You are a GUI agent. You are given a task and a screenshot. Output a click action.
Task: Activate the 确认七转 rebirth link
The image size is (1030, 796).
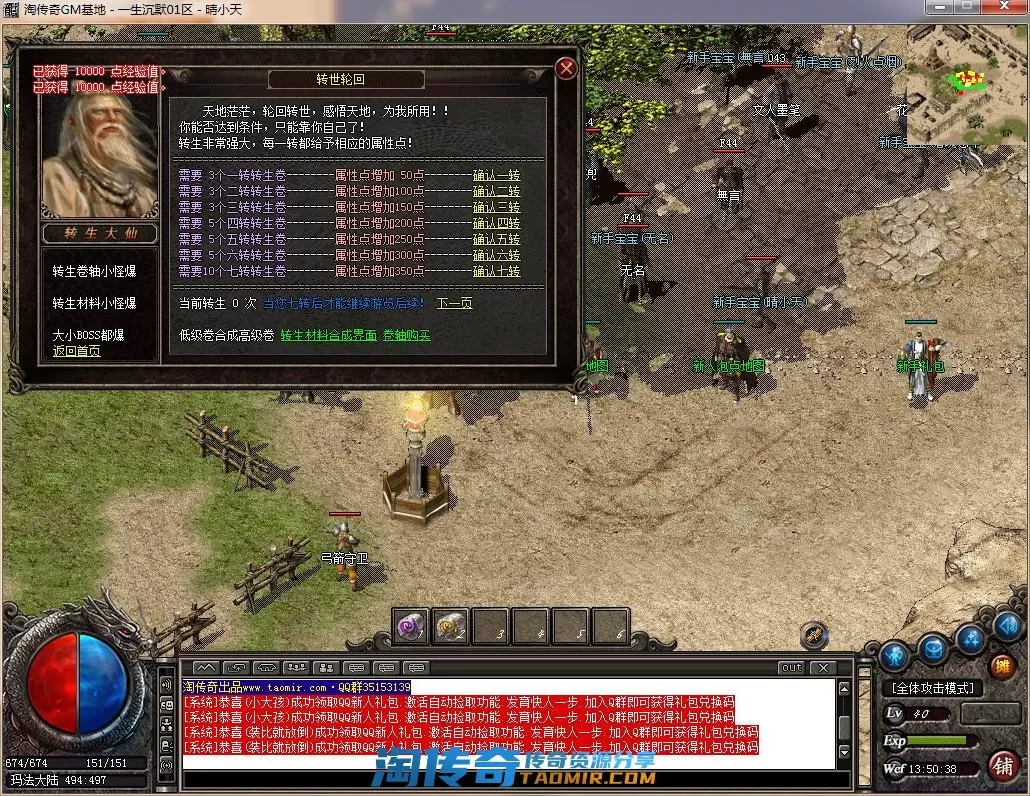coord(496,271)
